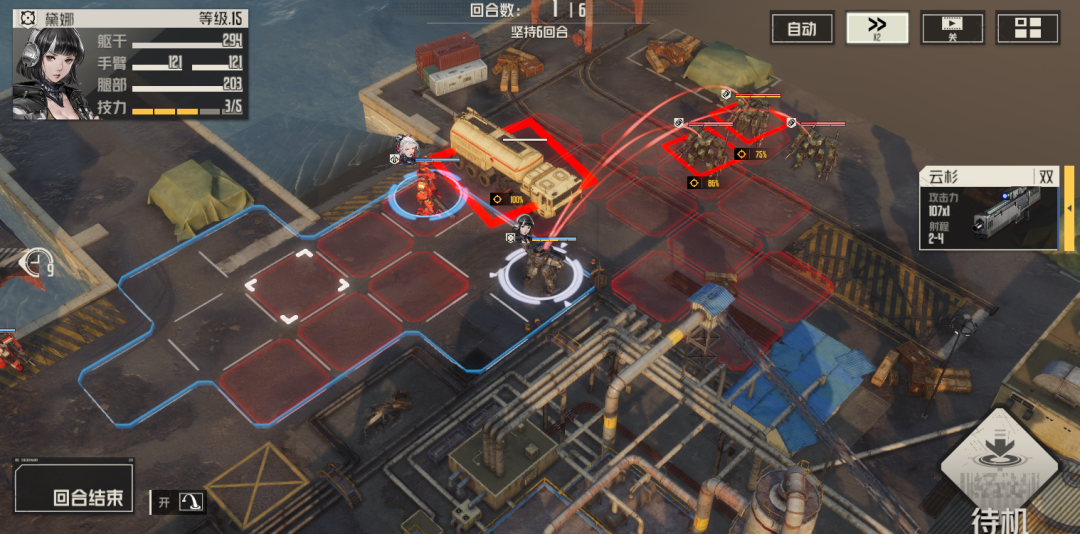The image size is (1080, 534).
Task: Toggle the X2 battle speed button
Action: (x=877, y=28)
